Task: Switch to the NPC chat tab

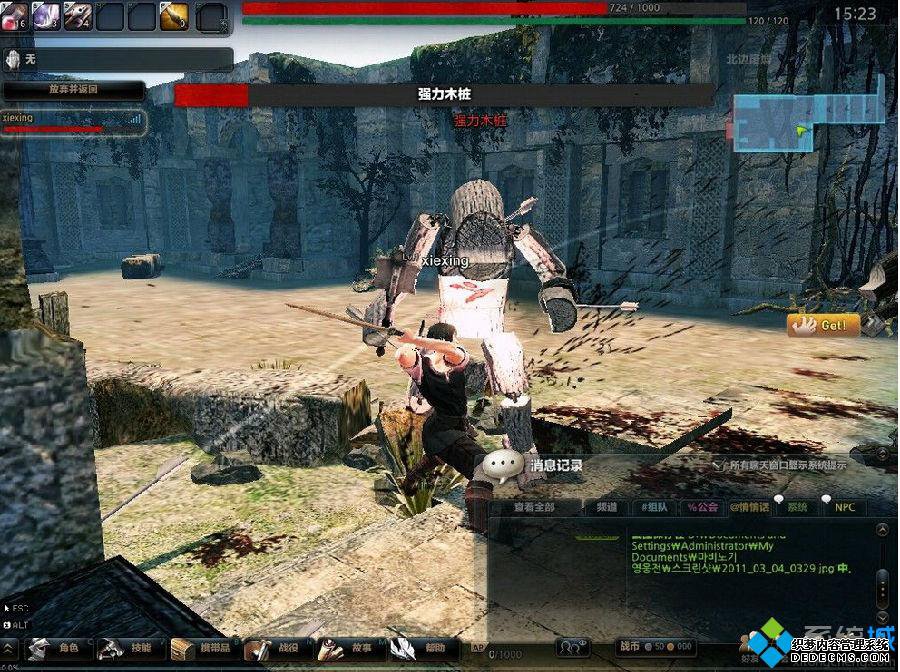Action: tap(845, 507)
